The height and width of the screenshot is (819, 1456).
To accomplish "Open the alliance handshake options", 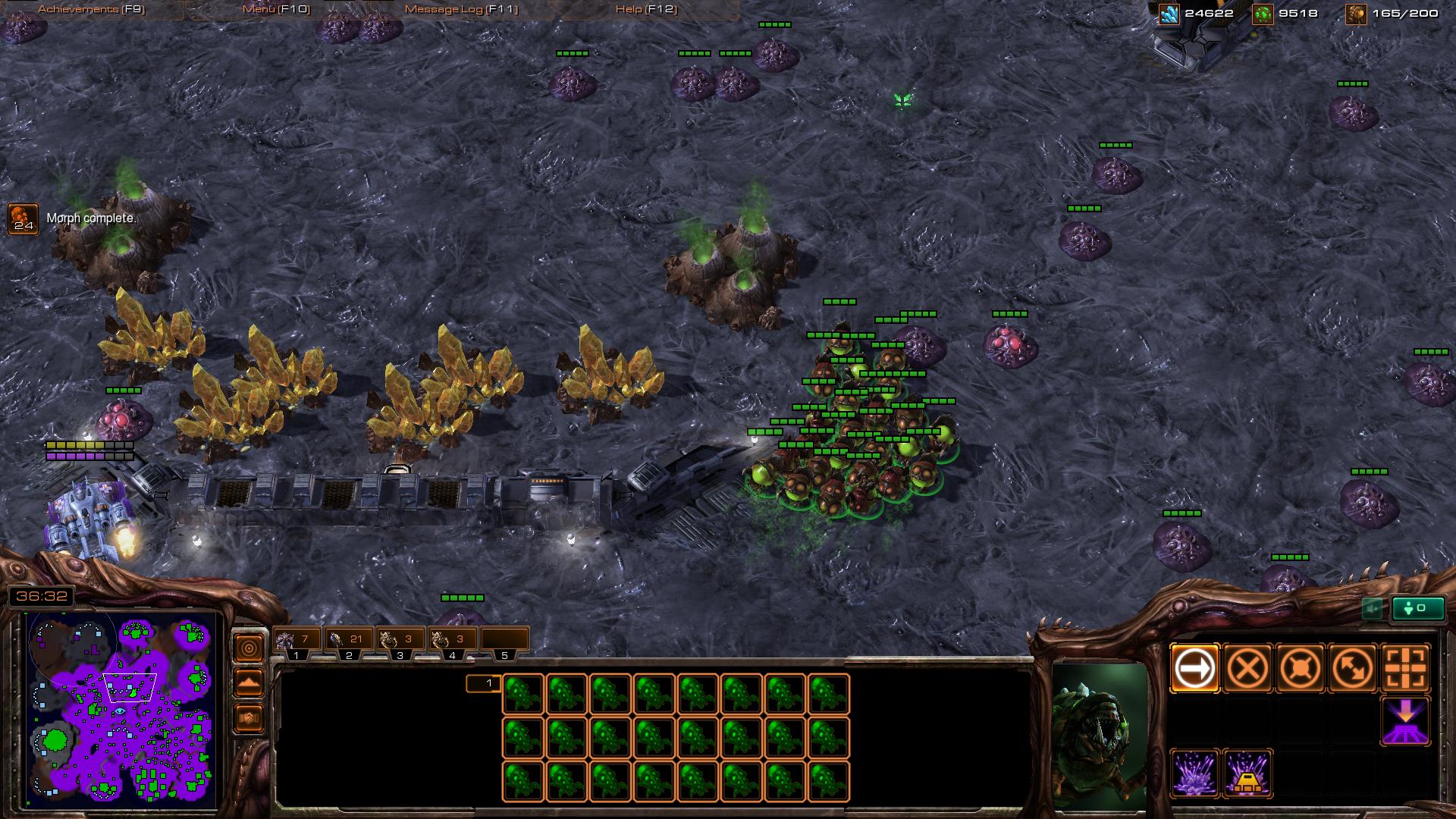I will click(x=249, y=717).
